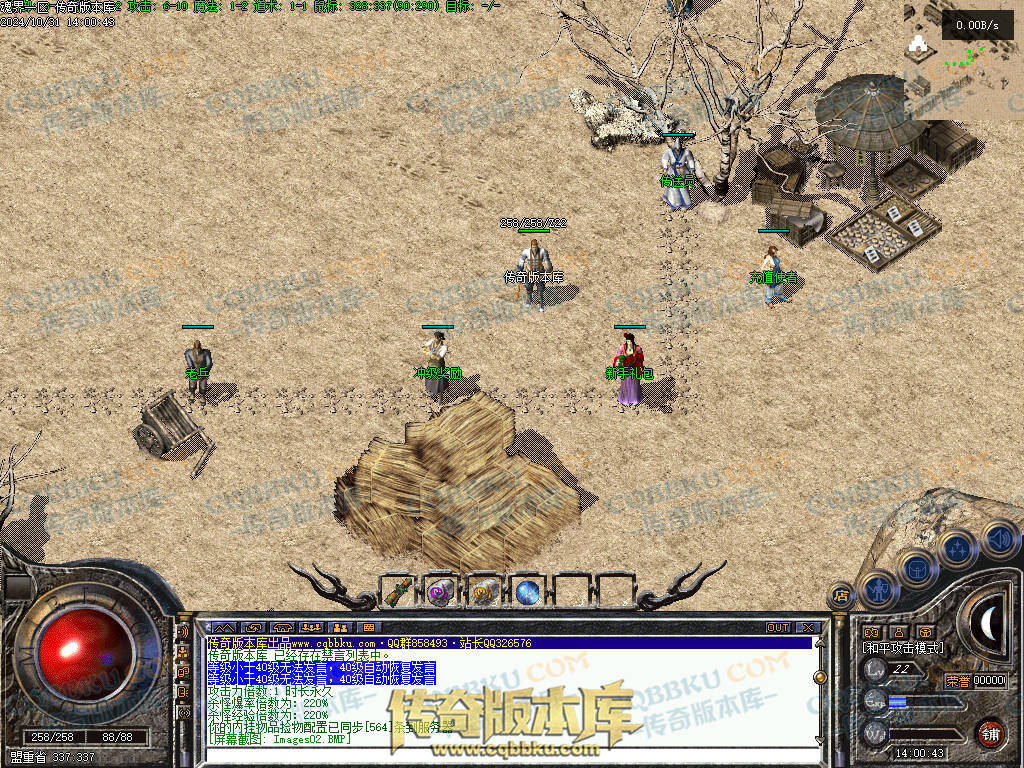Image resolution: width=1024 pixels, height=768 pixels.
Task: Open the skills button with four stars
Action: pos(958,549)
